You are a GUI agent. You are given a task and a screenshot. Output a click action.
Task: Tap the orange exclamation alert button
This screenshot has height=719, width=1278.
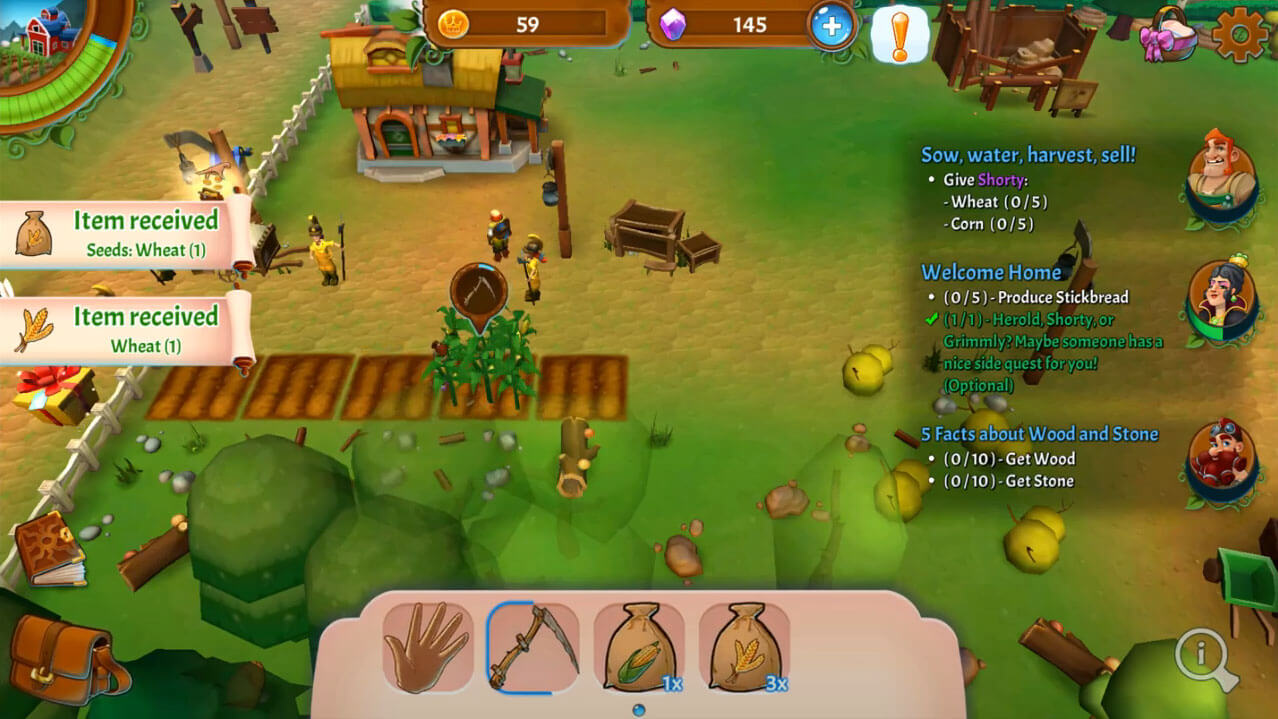[899, 36]
